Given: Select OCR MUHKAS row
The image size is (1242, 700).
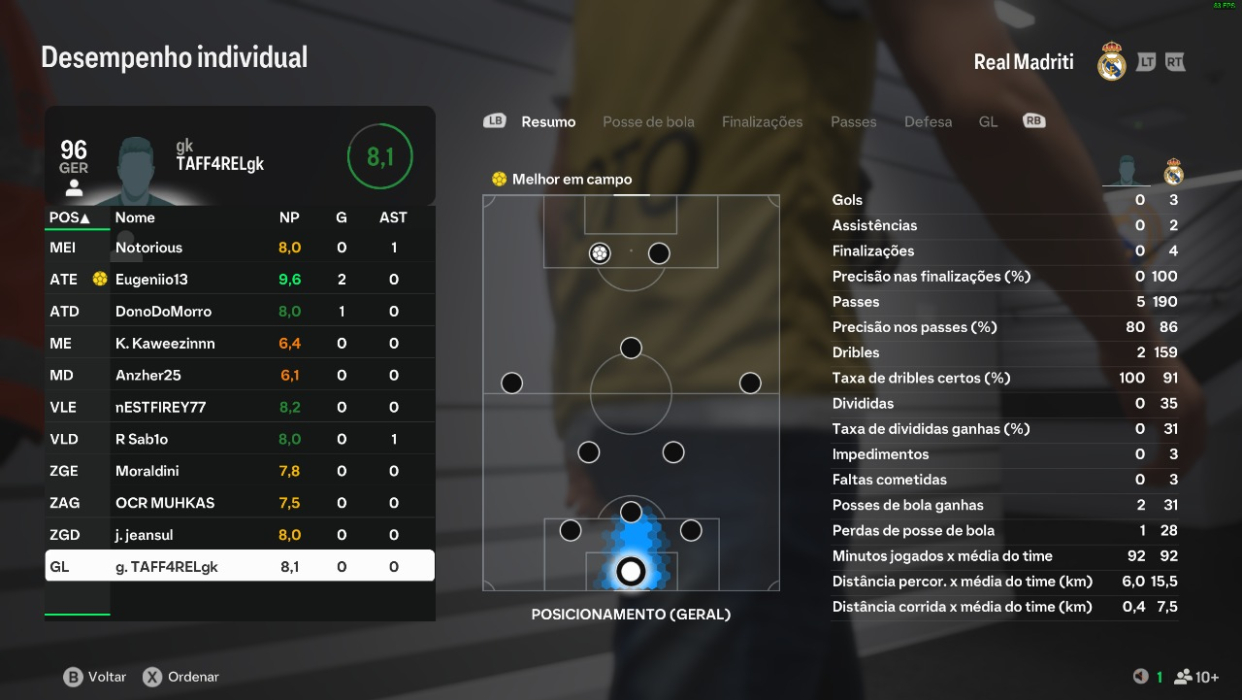Looking at the screenshot, I should pyautogui.click(x=240, y=503).
